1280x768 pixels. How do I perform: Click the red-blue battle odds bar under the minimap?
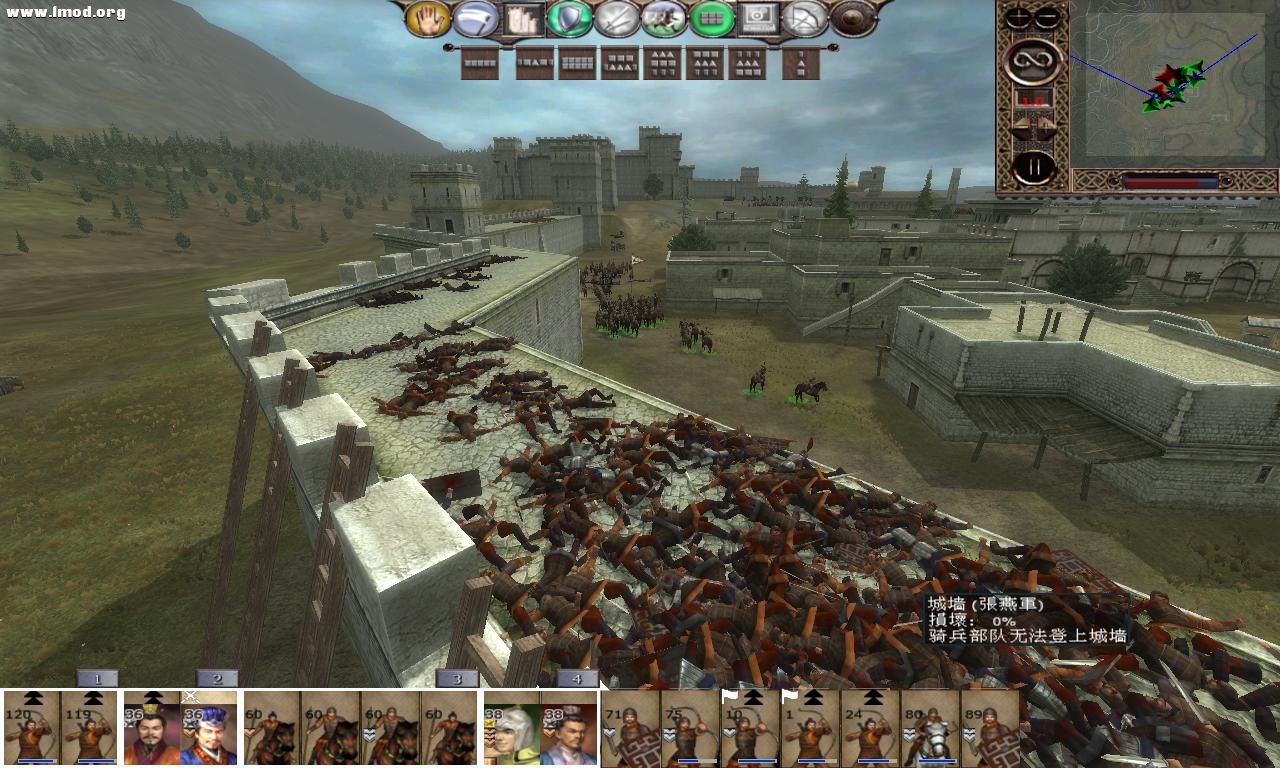pos(1170,183)
